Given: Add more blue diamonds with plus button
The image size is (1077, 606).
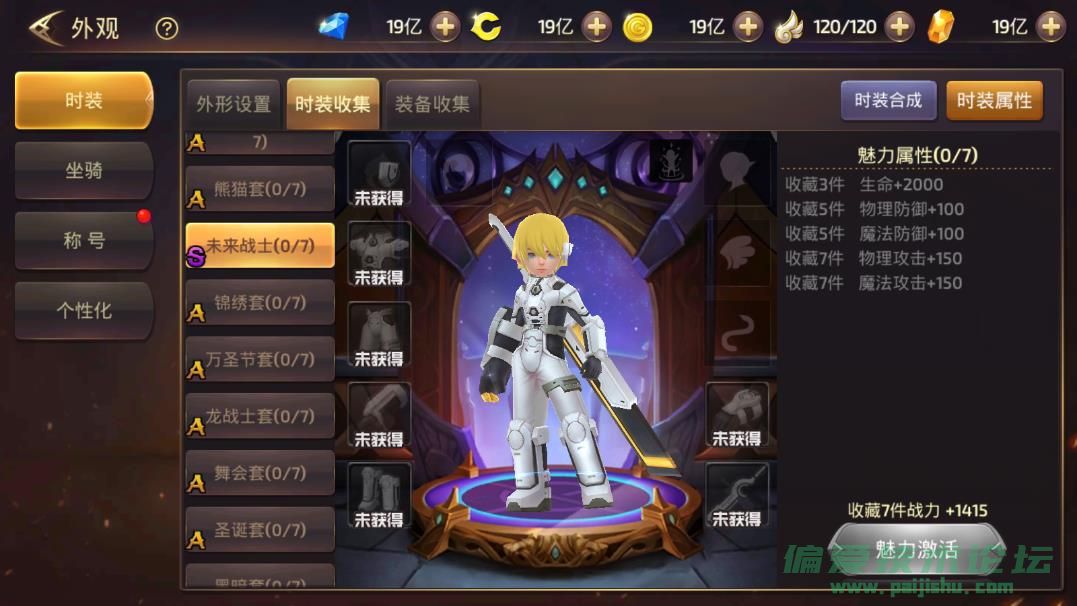Looking at the screenshot, I should 445,27.
